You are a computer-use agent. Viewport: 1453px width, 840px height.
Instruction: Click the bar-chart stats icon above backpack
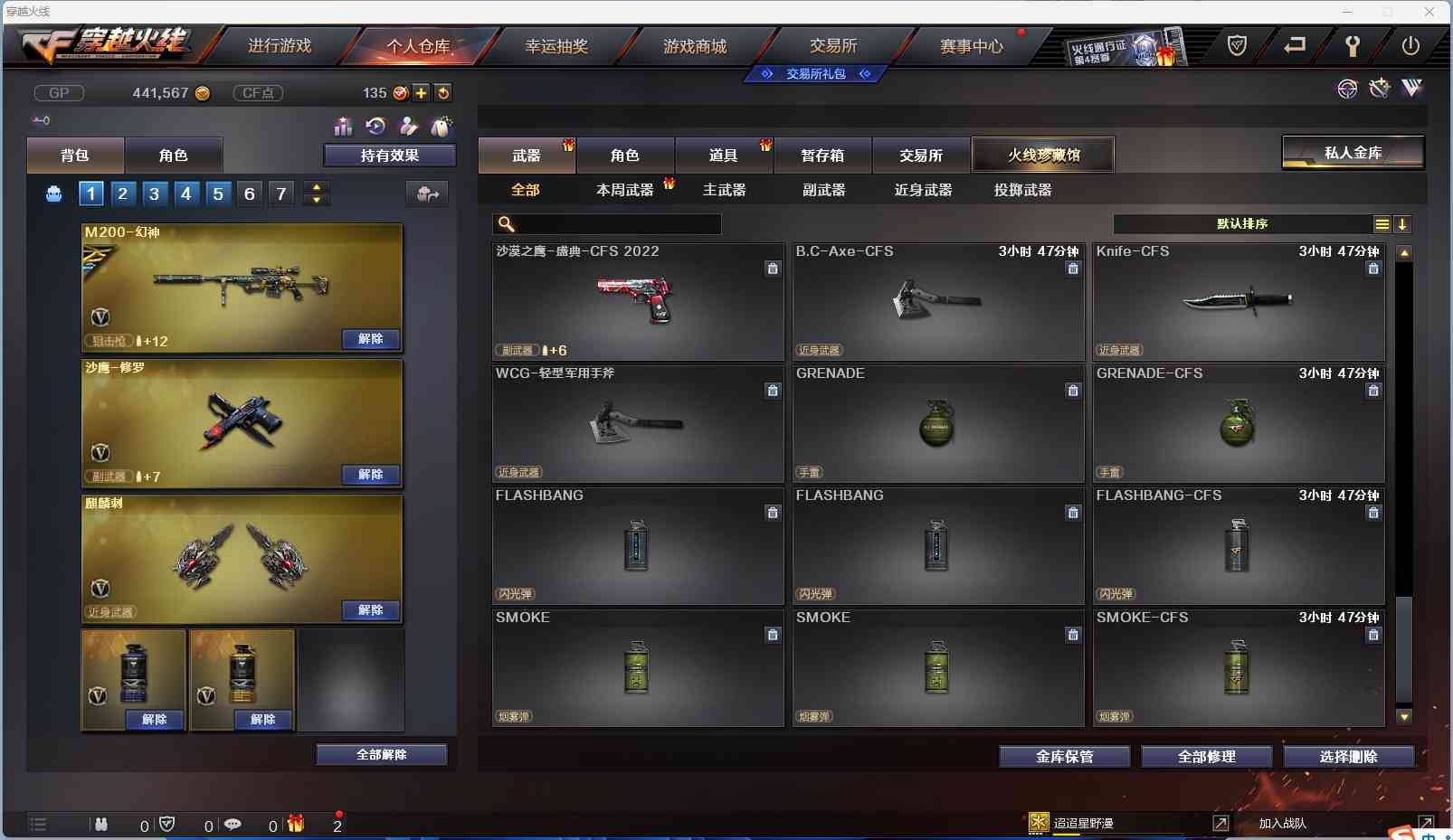(344, 127)
